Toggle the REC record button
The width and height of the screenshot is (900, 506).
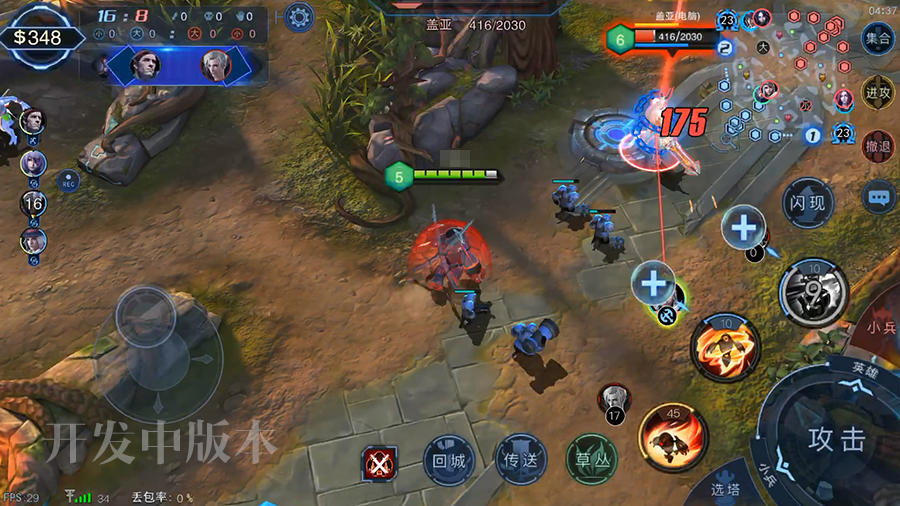(x=69, y=183)
